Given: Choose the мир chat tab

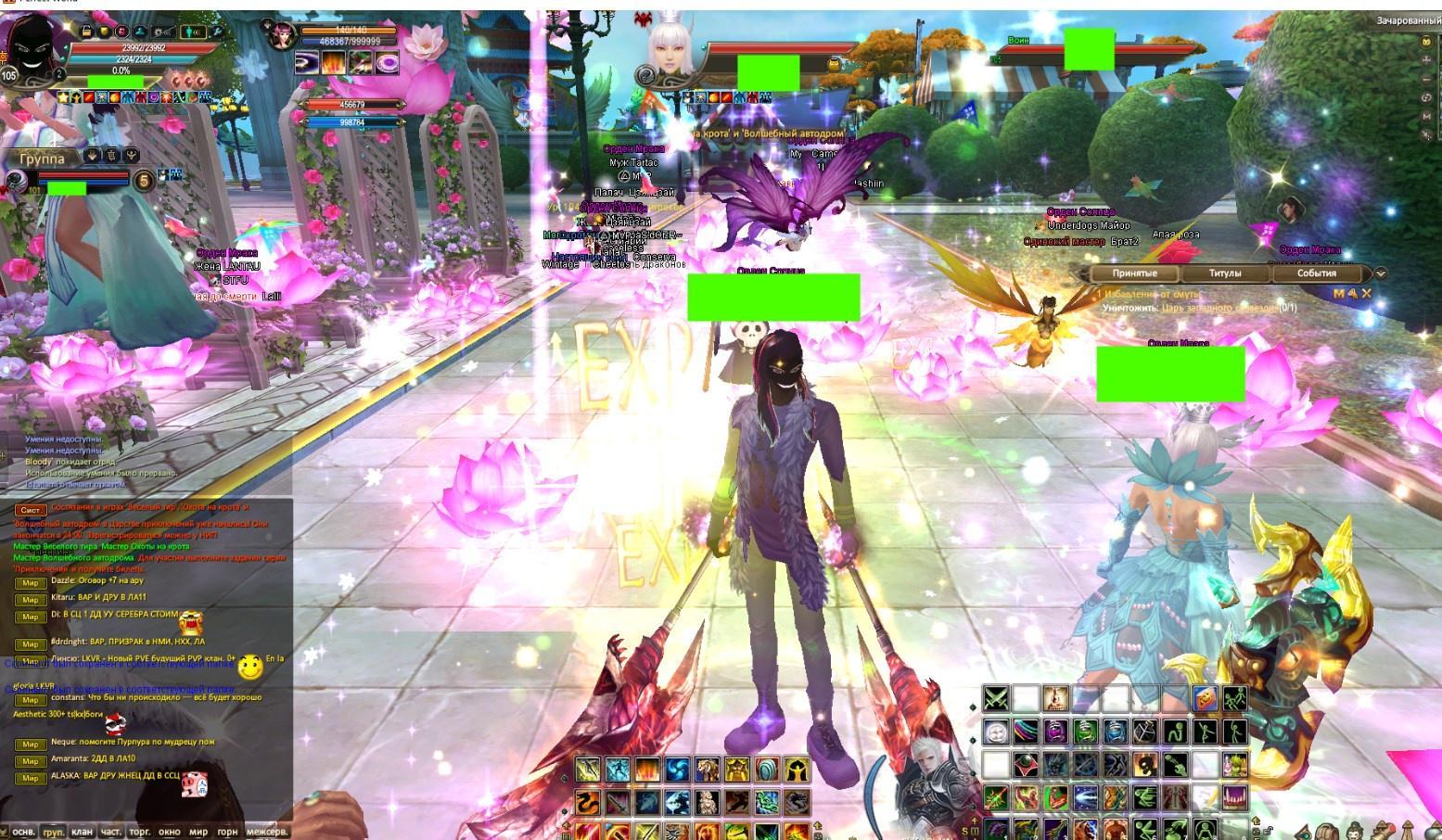Looking at the screenshot, I should [x=198, y=832].
